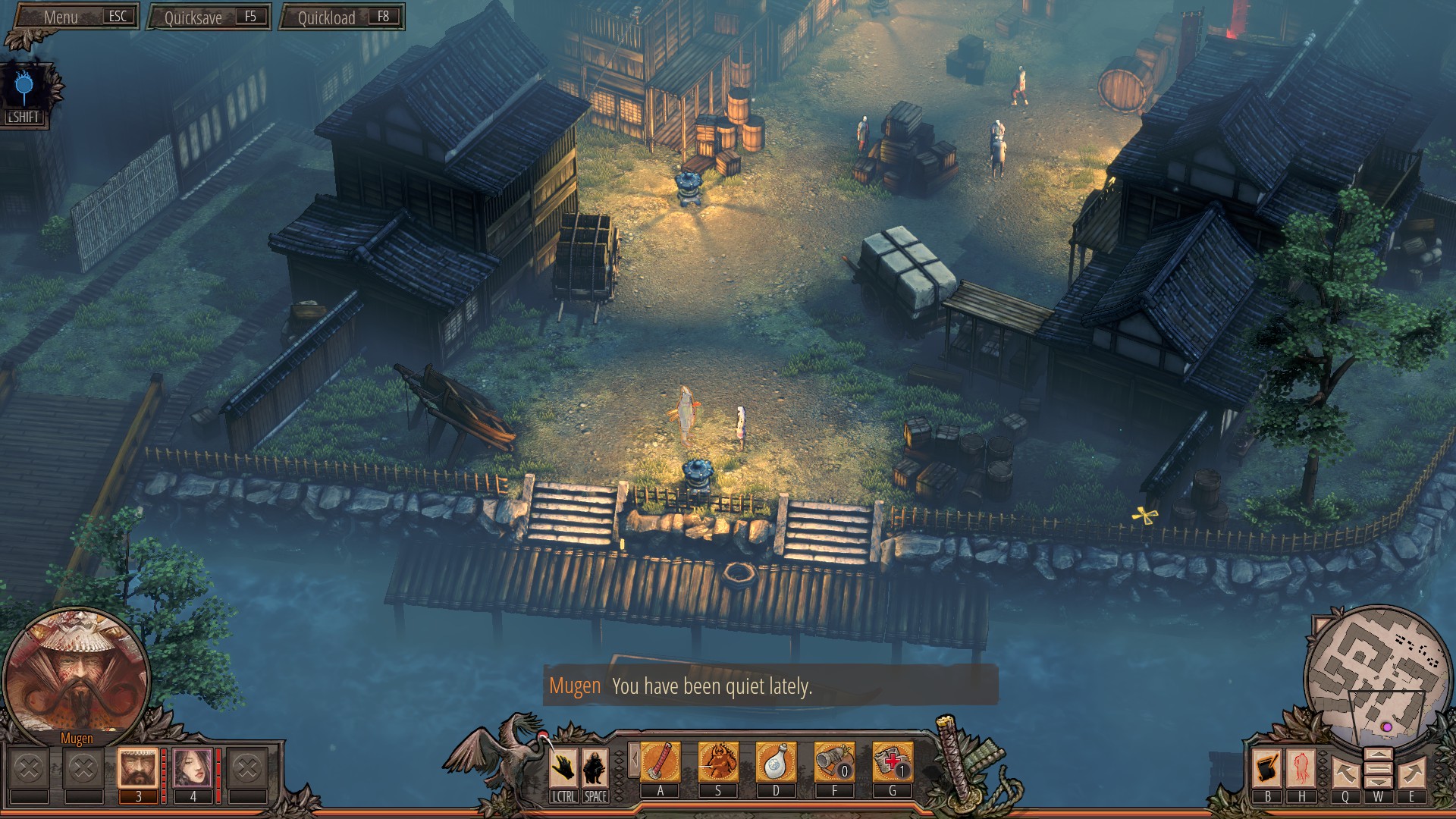The width and height of the screenshot is (1456, 819).
Task: Use the healing bandage item
Action: pyautogui.click(x=893, y=762)
